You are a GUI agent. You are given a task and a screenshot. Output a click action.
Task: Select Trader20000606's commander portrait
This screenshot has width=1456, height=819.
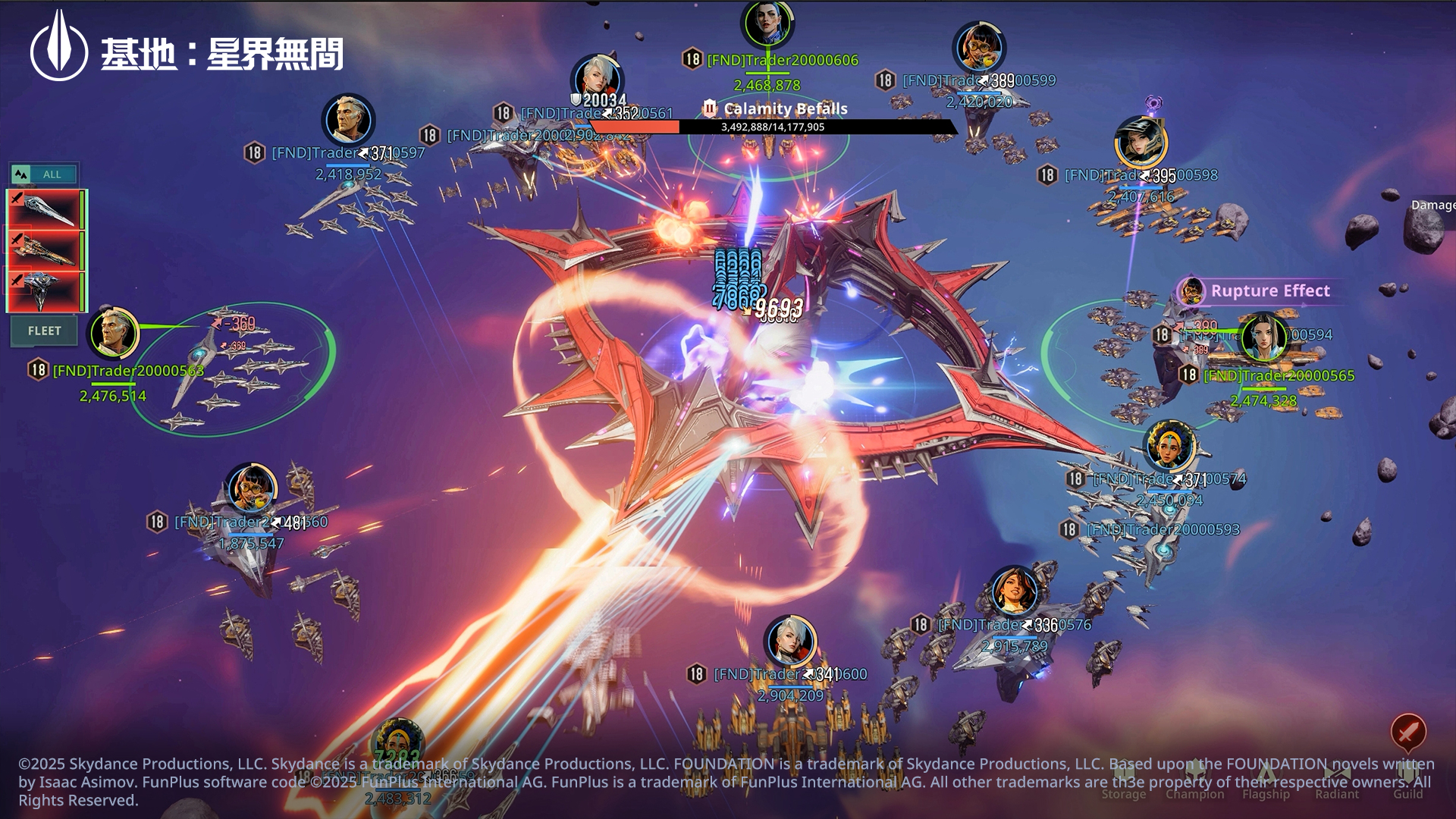click(x=767, y=23)
